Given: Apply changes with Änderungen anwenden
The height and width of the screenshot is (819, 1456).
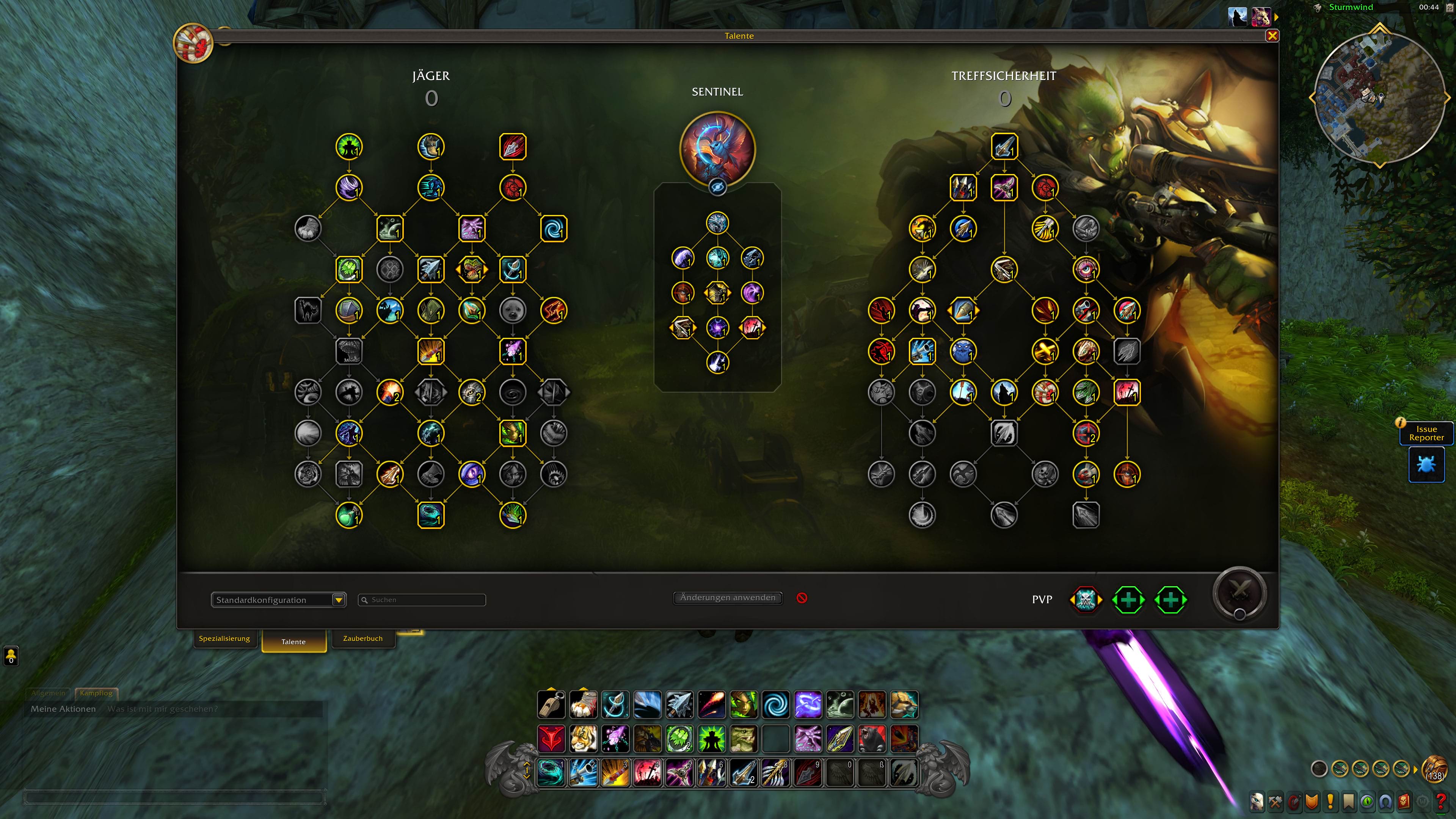Looking at the screenshot, I should pyautogui.click(x=728, y=598).
